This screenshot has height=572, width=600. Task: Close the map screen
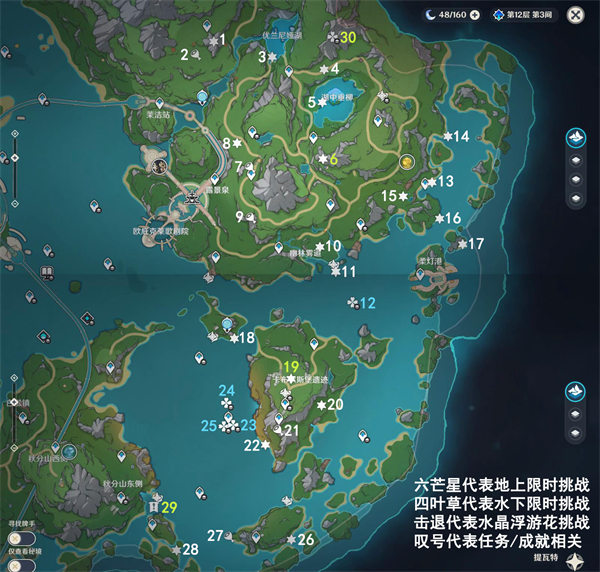(575, 15)
